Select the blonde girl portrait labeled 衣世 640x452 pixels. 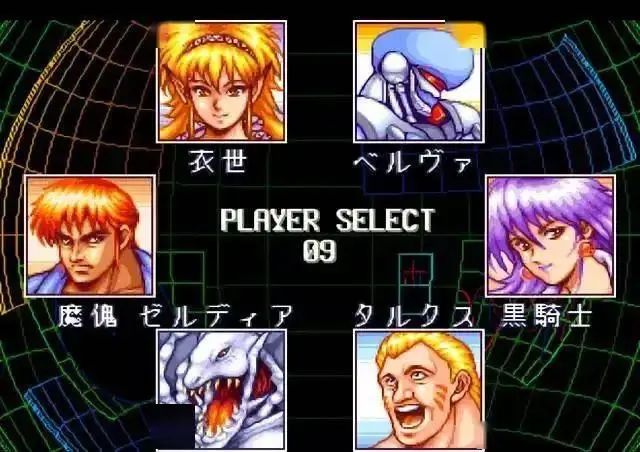click(x=221, y=82)
